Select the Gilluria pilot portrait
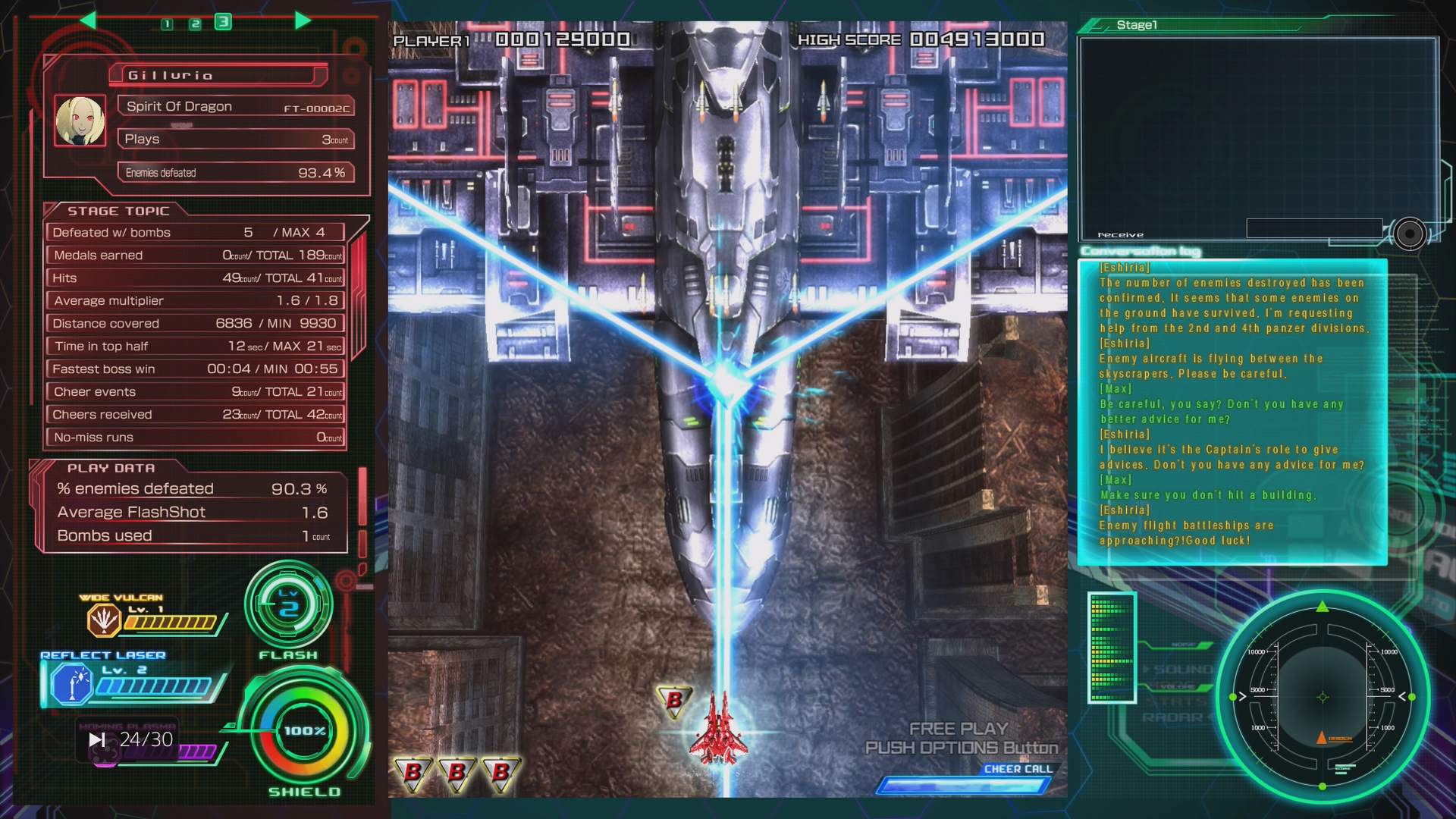Viewport: 1456px width, 819px height. (80, 121)
